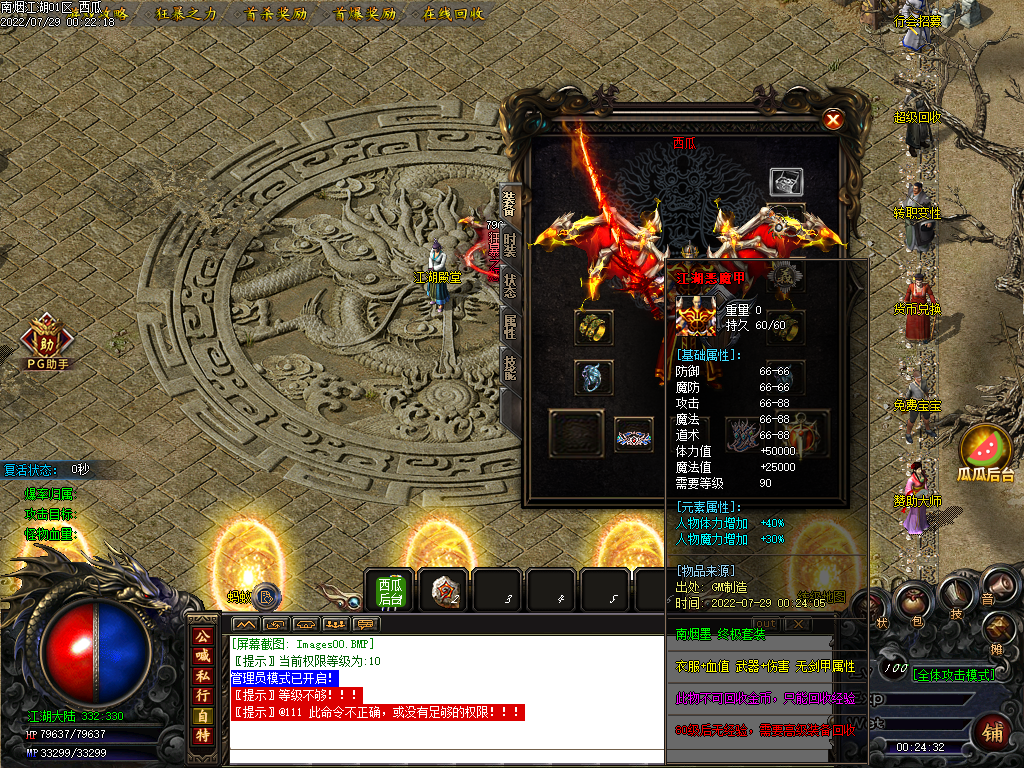The height and width of the screenshot is (768, 1024).
Task: Click the PG助手 assistant icon
Action: 46,339
